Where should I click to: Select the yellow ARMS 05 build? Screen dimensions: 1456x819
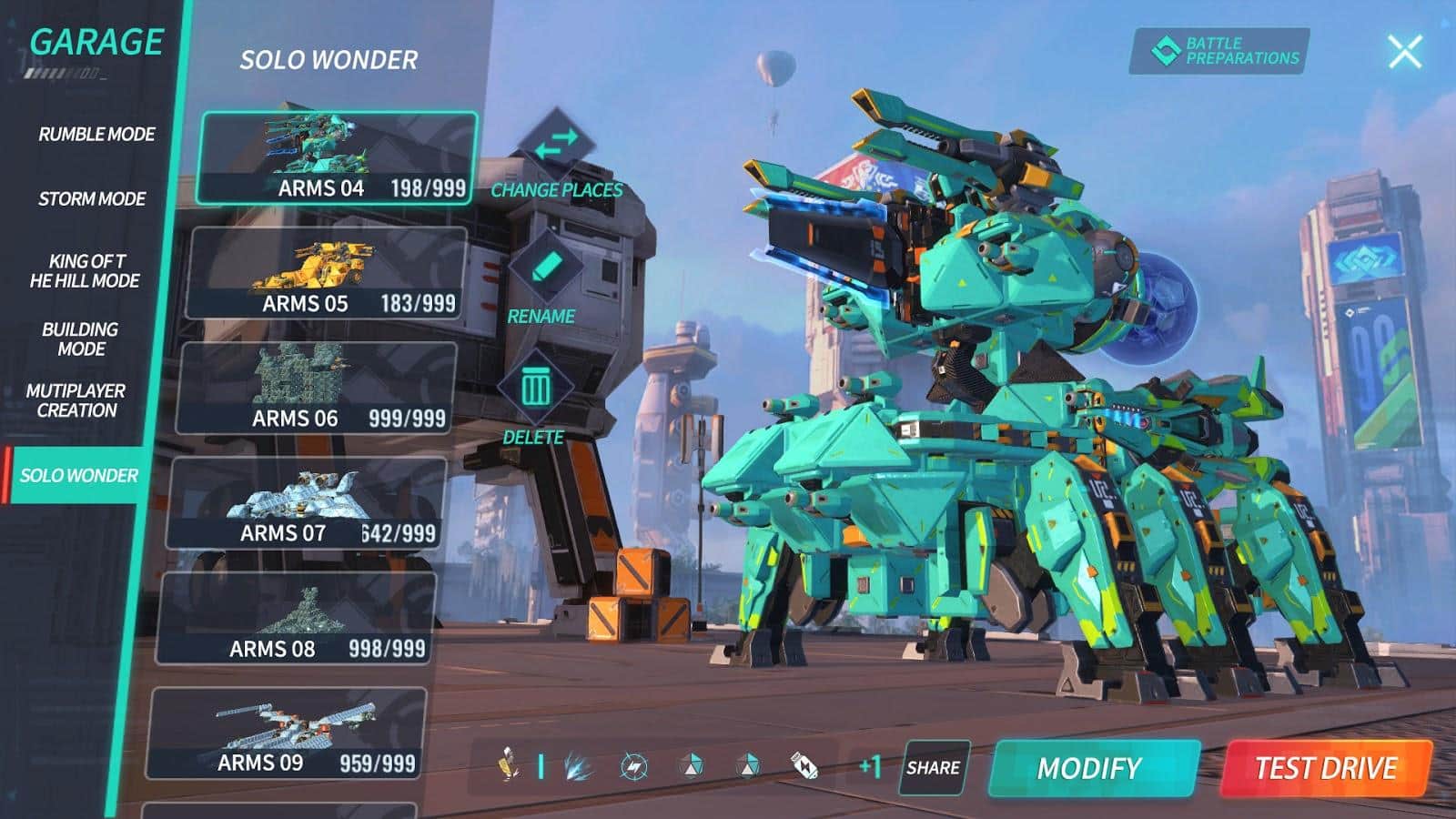pyautogui.click(x=326, y=273)
